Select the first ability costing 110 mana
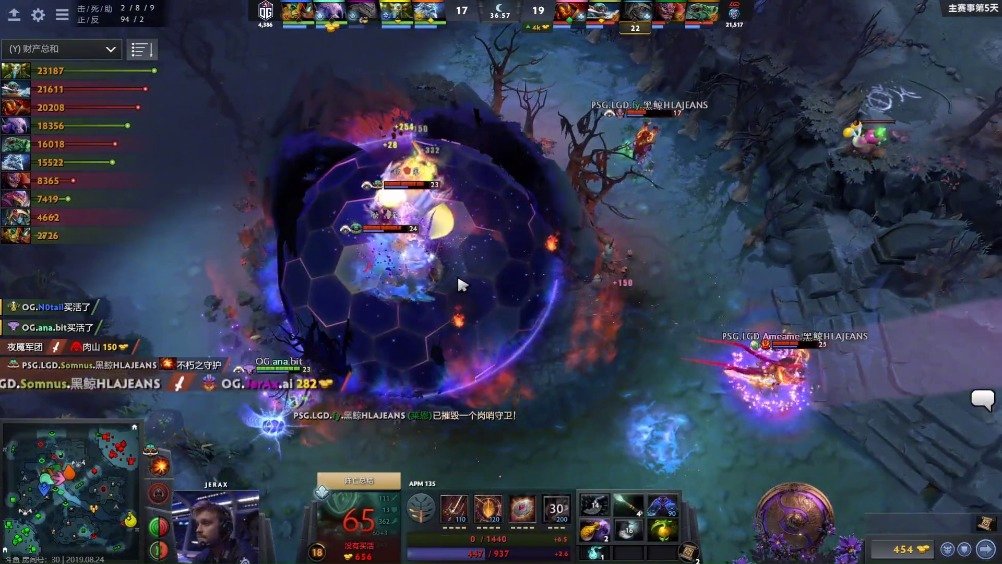 455,507
